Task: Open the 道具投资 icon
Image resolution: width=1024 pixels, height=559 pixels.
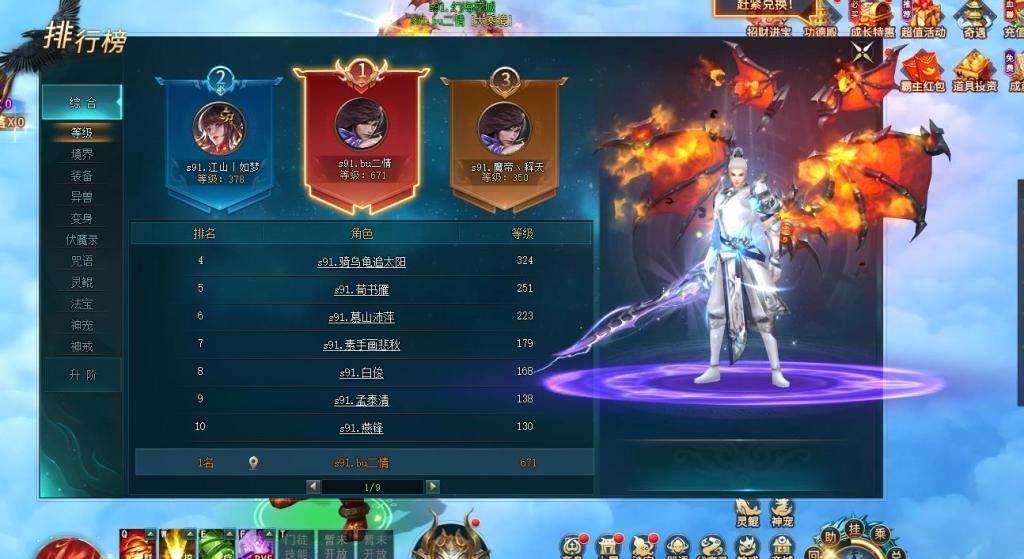Action: pyautogui.click(x=974, y=71)
